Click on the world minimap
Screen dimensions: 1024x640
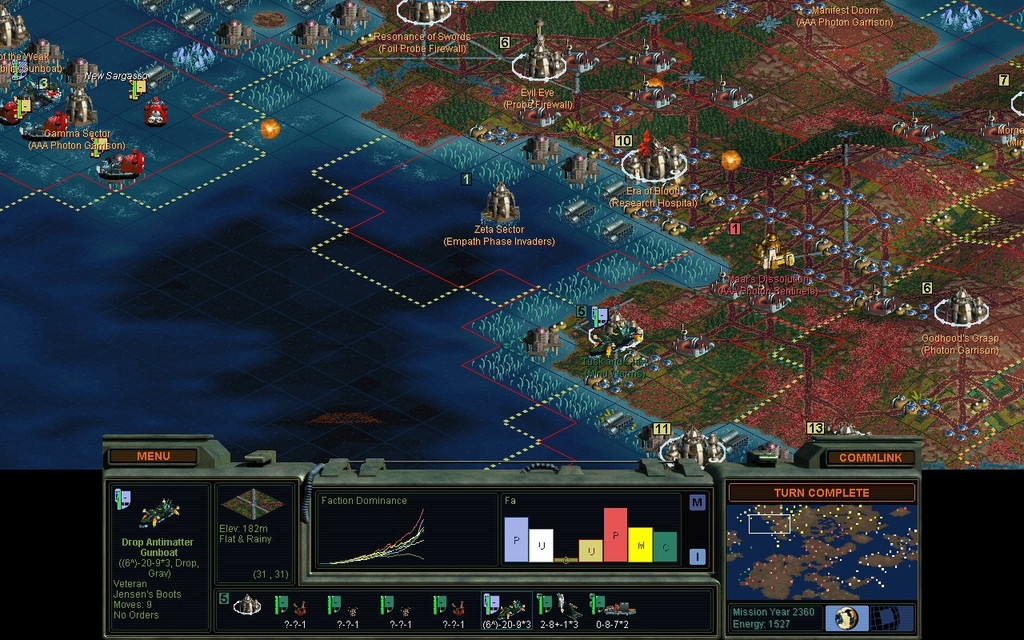point(821,550)
